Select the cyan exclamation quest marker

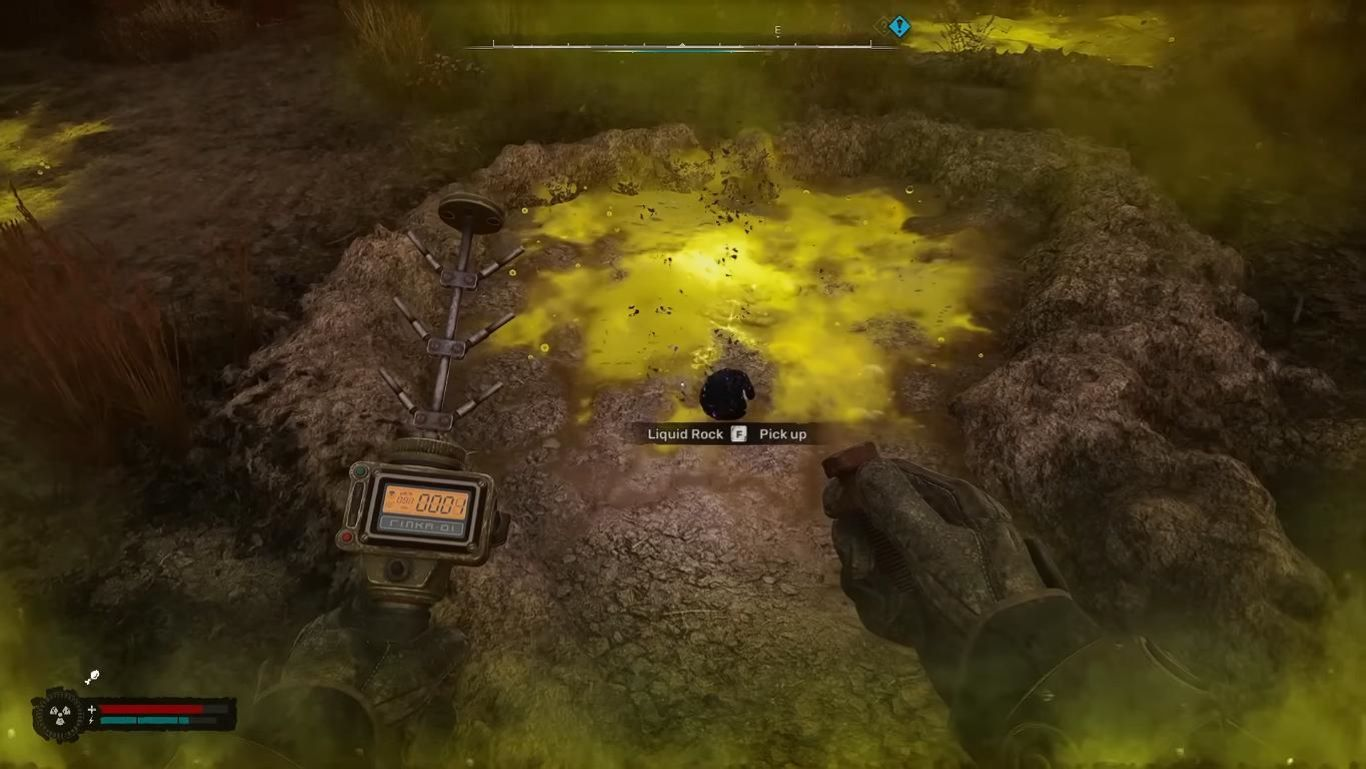(x=900, y=24)
